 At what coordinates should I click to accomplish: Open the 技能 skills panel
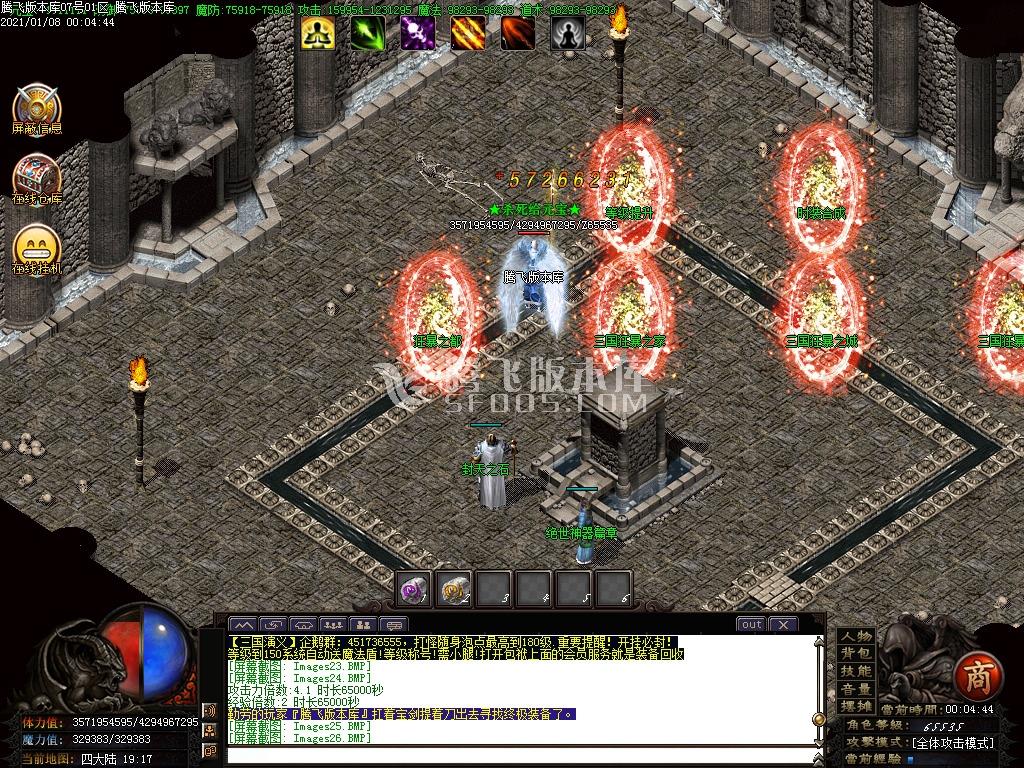tap(856, 671)
